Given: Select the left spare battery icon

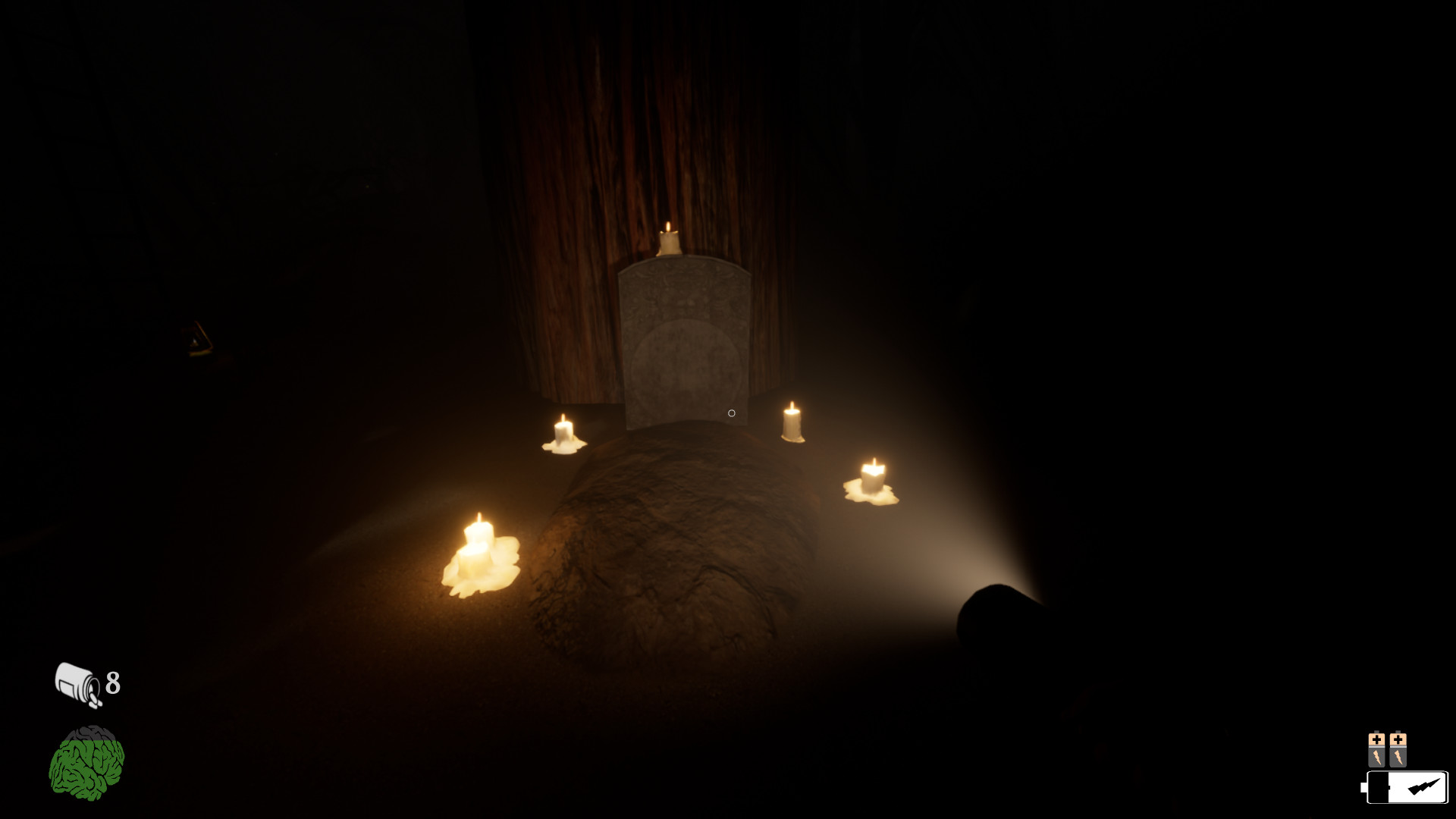Looking at the screenshot, I should (x=1377, y=749).
